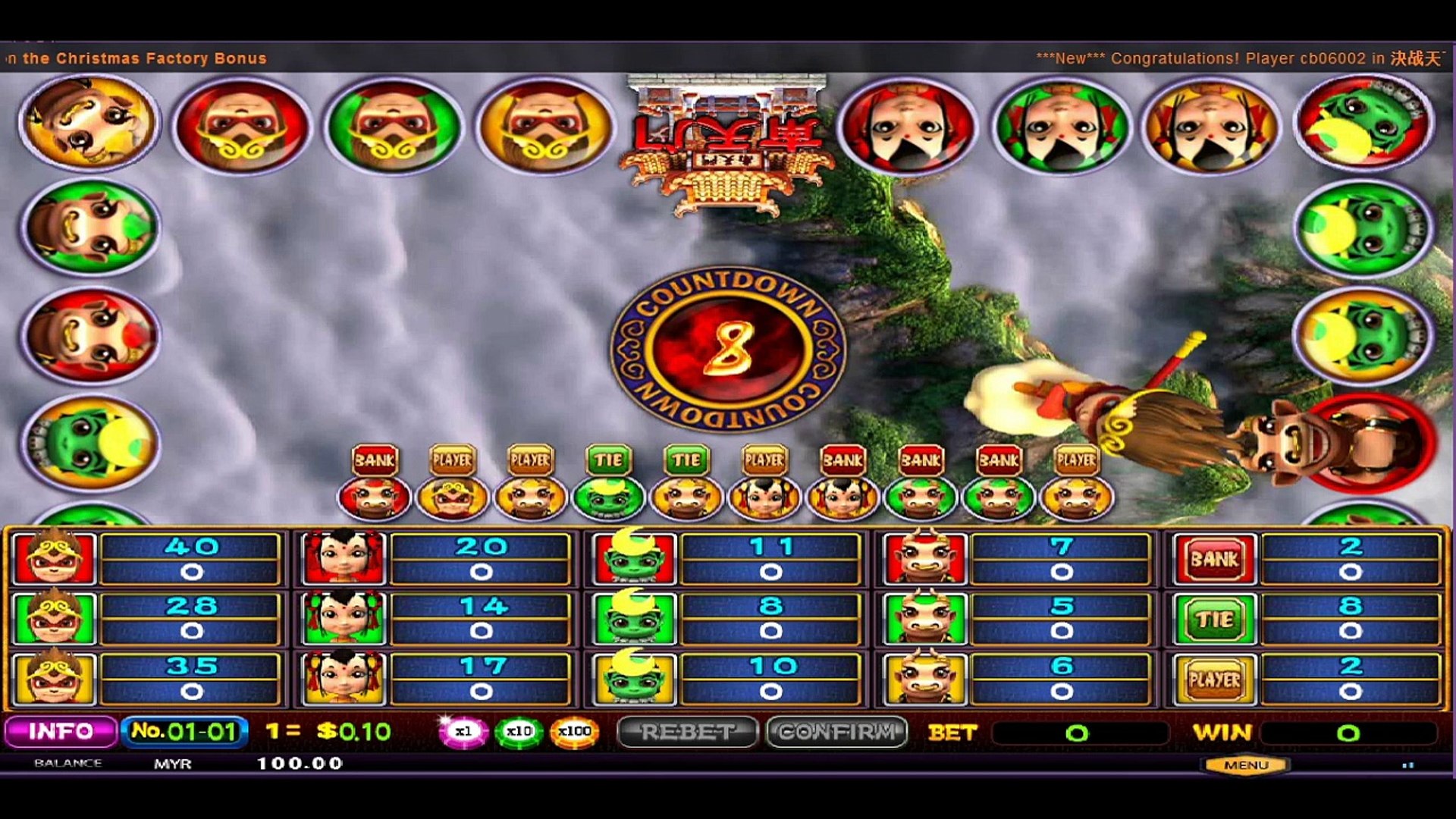The image size is (1456, 819).
Task: Open the INFO panel
Action: pos(61,732)
